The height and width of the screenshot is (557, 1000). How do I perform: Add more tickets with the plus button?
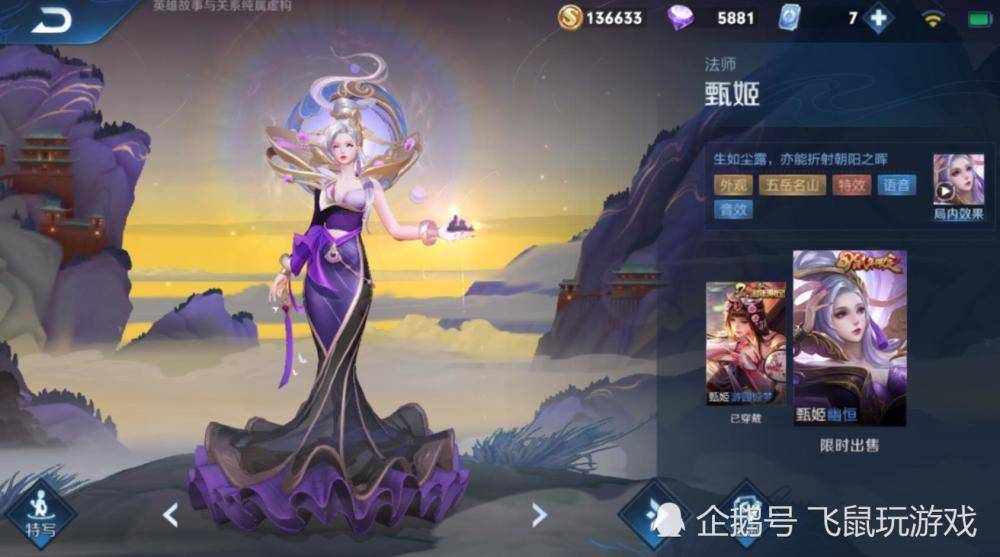pos(878,18)
